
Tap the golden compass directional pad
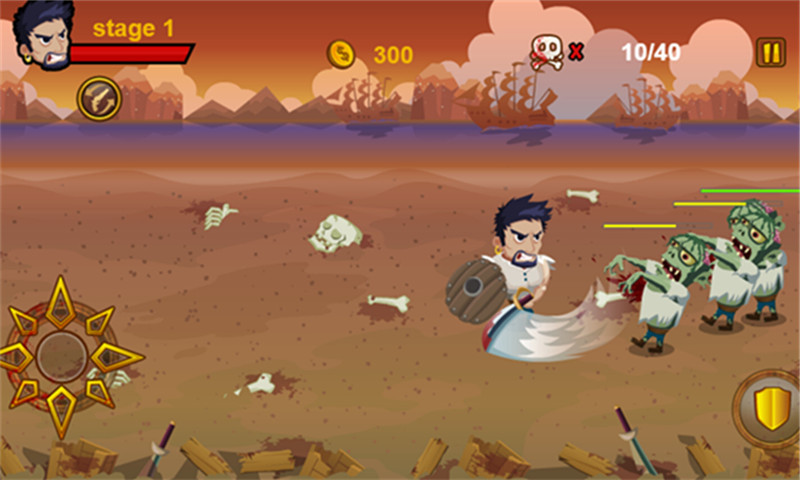(61, 356)
